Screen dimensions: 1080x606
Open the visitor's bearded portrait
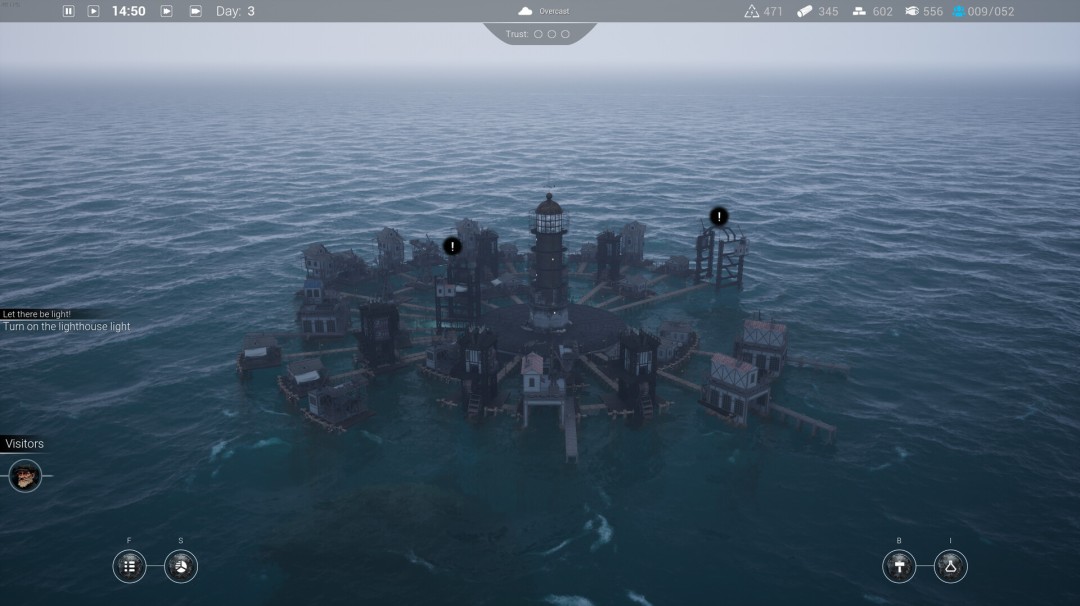point(25,476)
